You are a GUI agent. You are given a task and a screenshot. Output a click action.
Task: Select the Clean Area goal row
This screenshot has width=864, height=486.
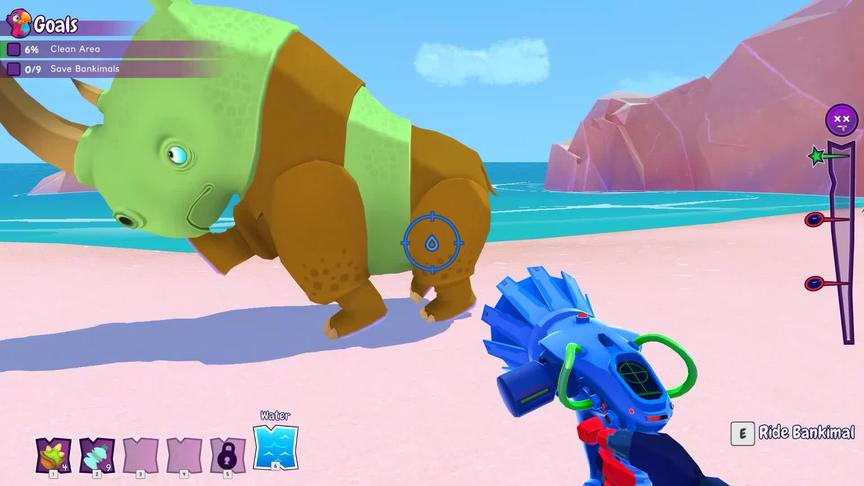75,49
